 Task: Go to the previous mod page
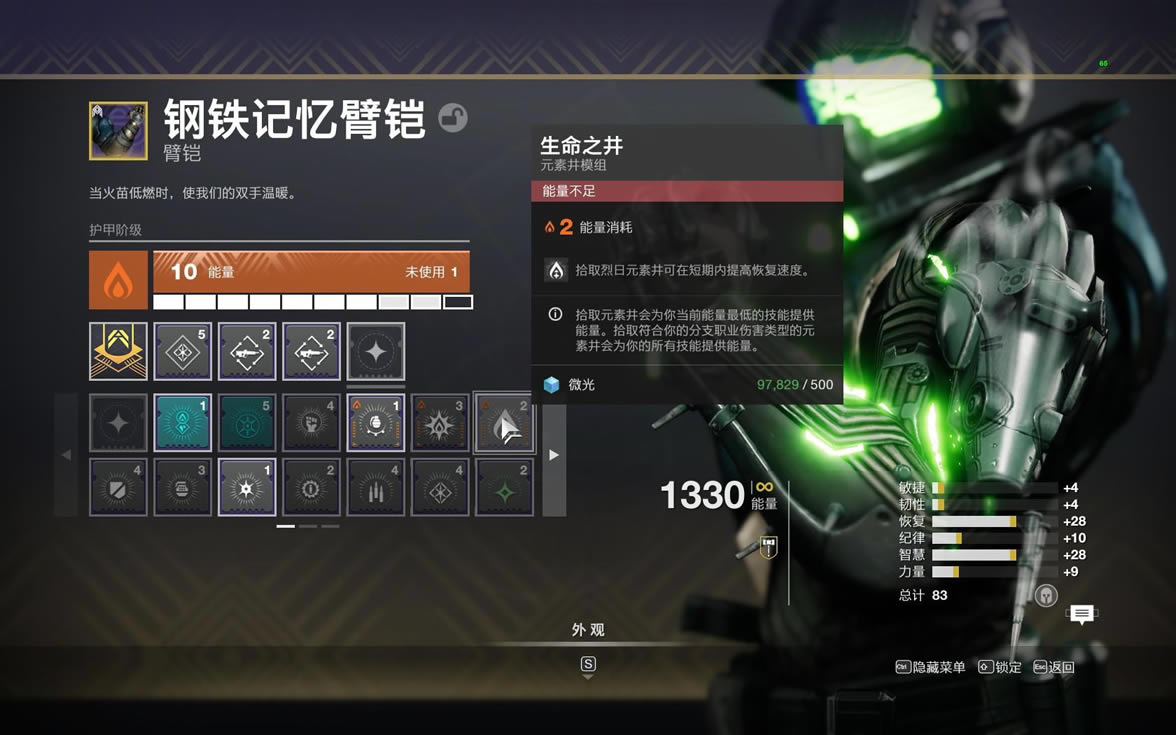pos(66,455)
